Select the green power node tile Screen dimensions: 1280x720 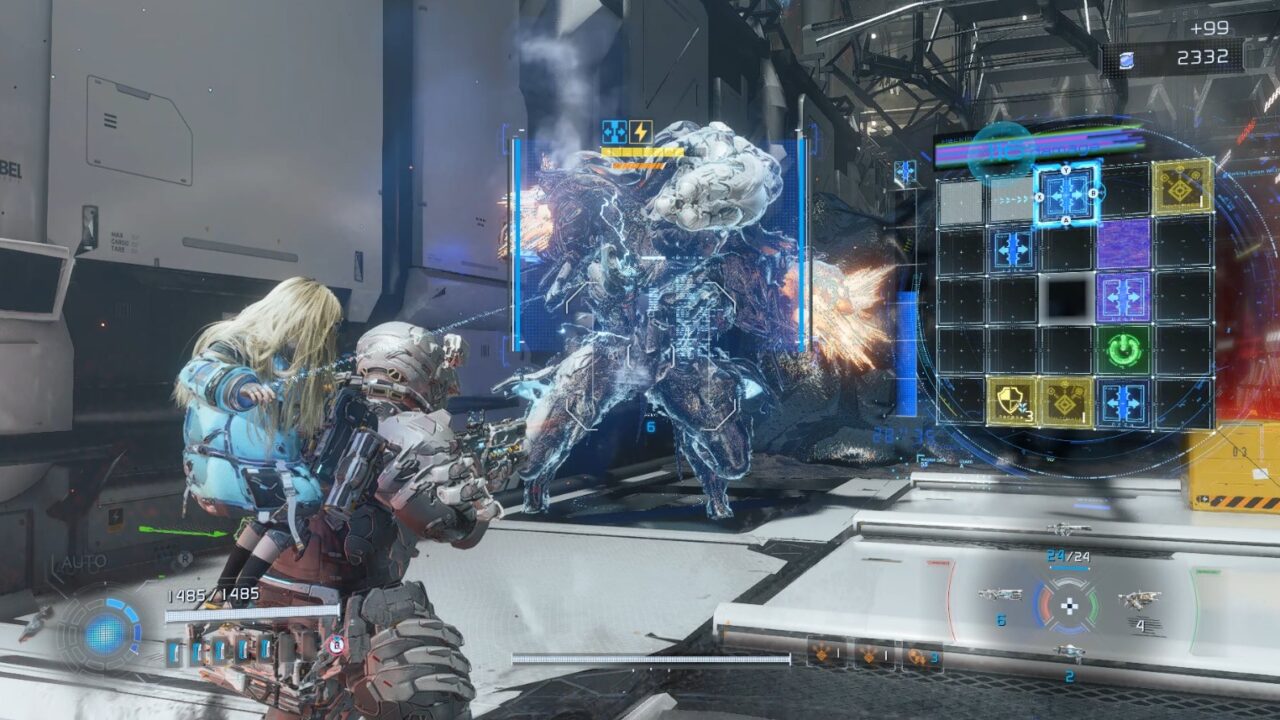pyautogui.click(x=1123, y=350)
